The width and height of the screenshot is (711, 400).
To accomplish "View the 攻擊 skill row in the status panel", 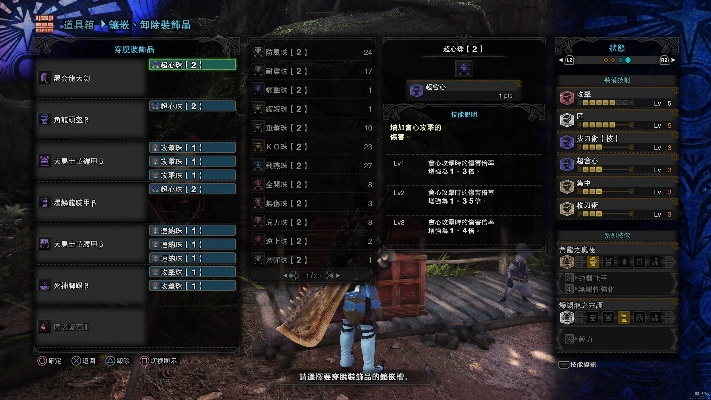I will click(x=621, y=98).
